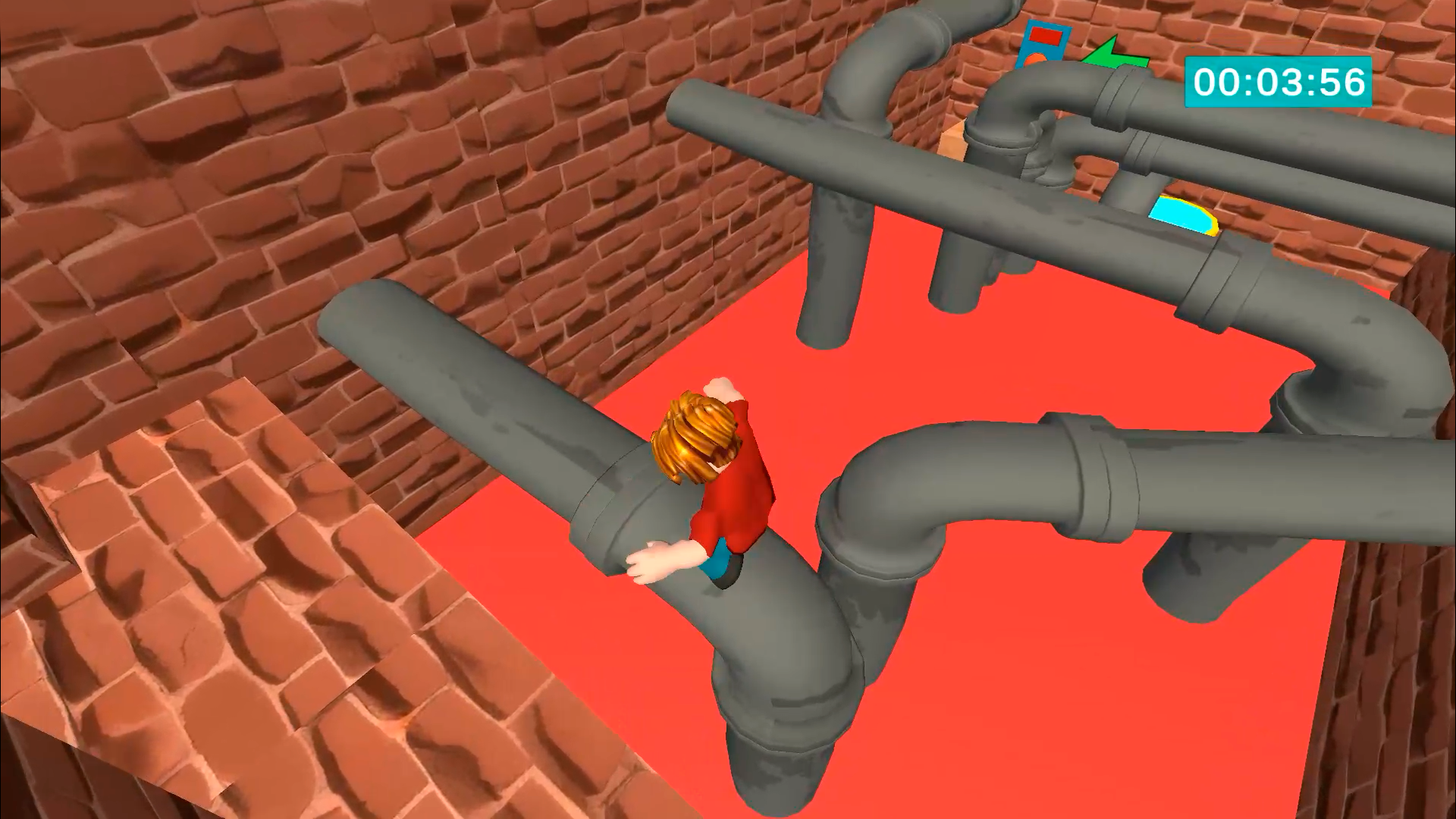Click the cyan collectible near the pipes
This screenshot has height=819, width=1456.
click(x=1185, y=216)
